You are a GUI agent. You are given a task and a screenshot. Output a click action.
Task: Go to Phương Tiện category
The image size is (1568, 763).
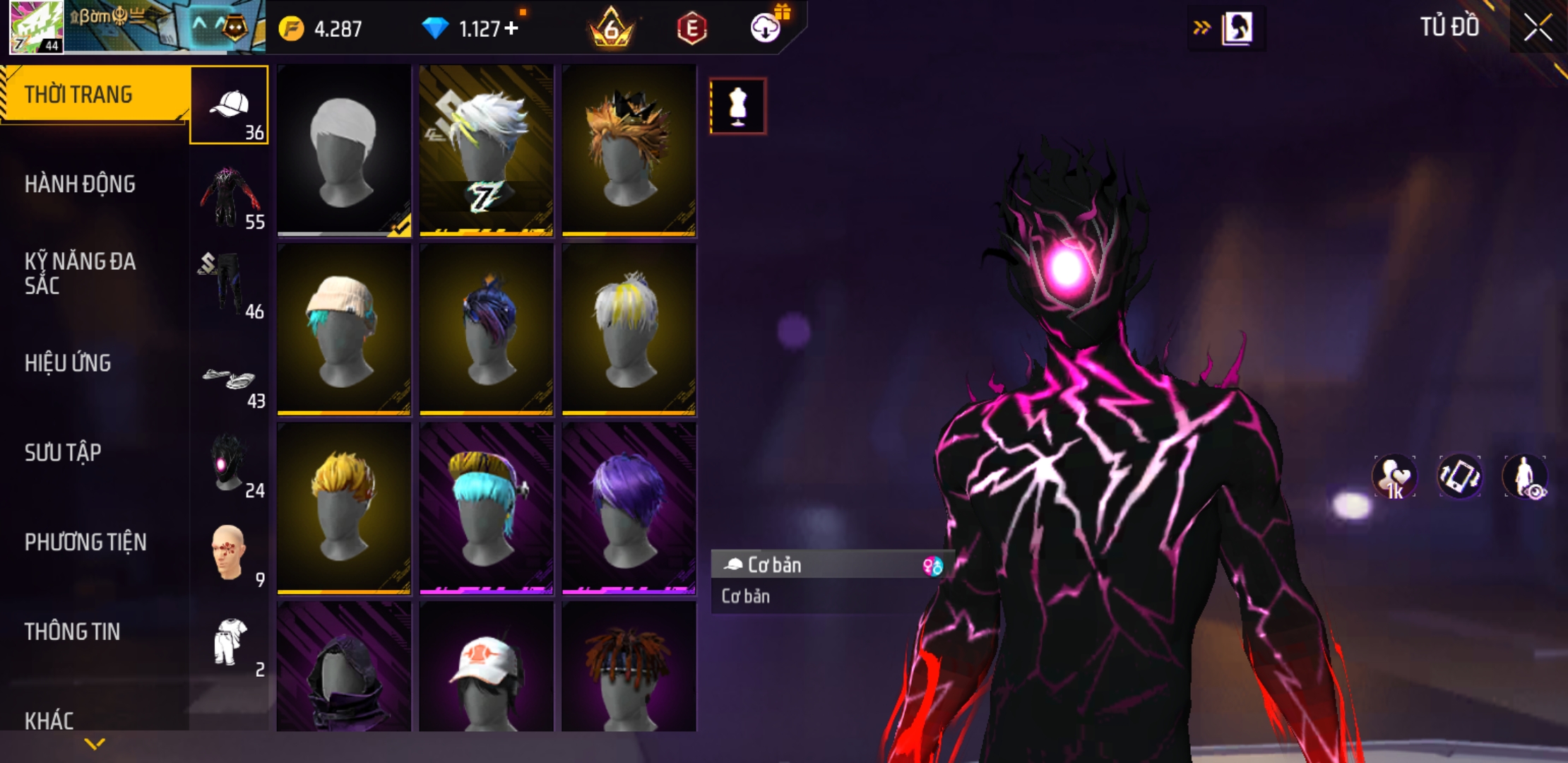point(85,542)
